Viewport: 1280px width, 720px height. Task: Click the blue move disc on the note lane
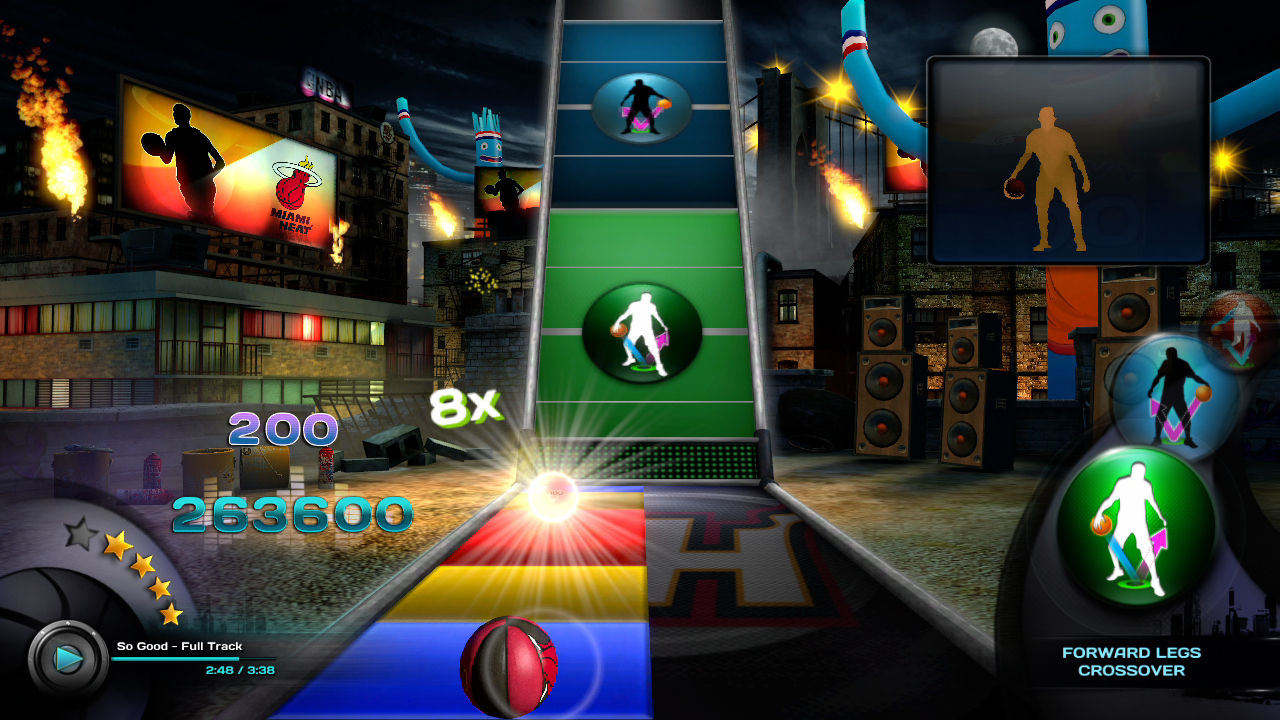click(641, 107)
